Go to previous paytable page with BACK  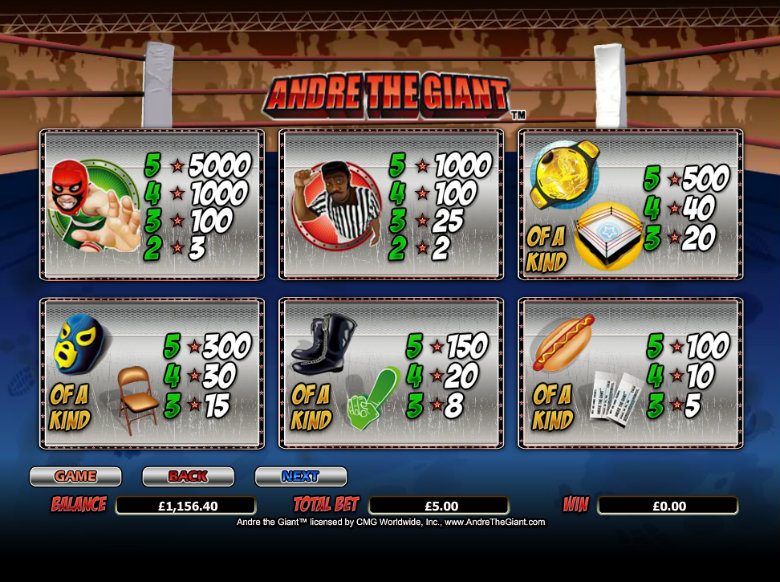(x=188, y=476)
